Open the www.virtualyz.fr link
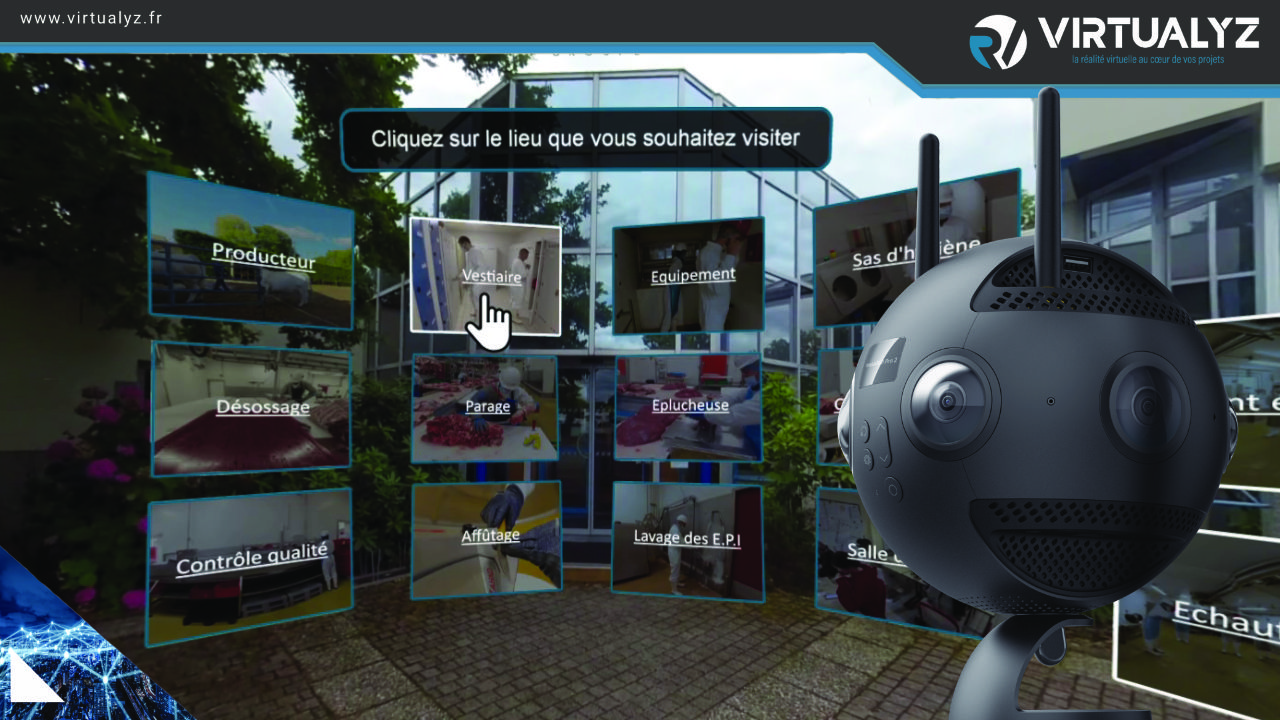 (91, 18)
